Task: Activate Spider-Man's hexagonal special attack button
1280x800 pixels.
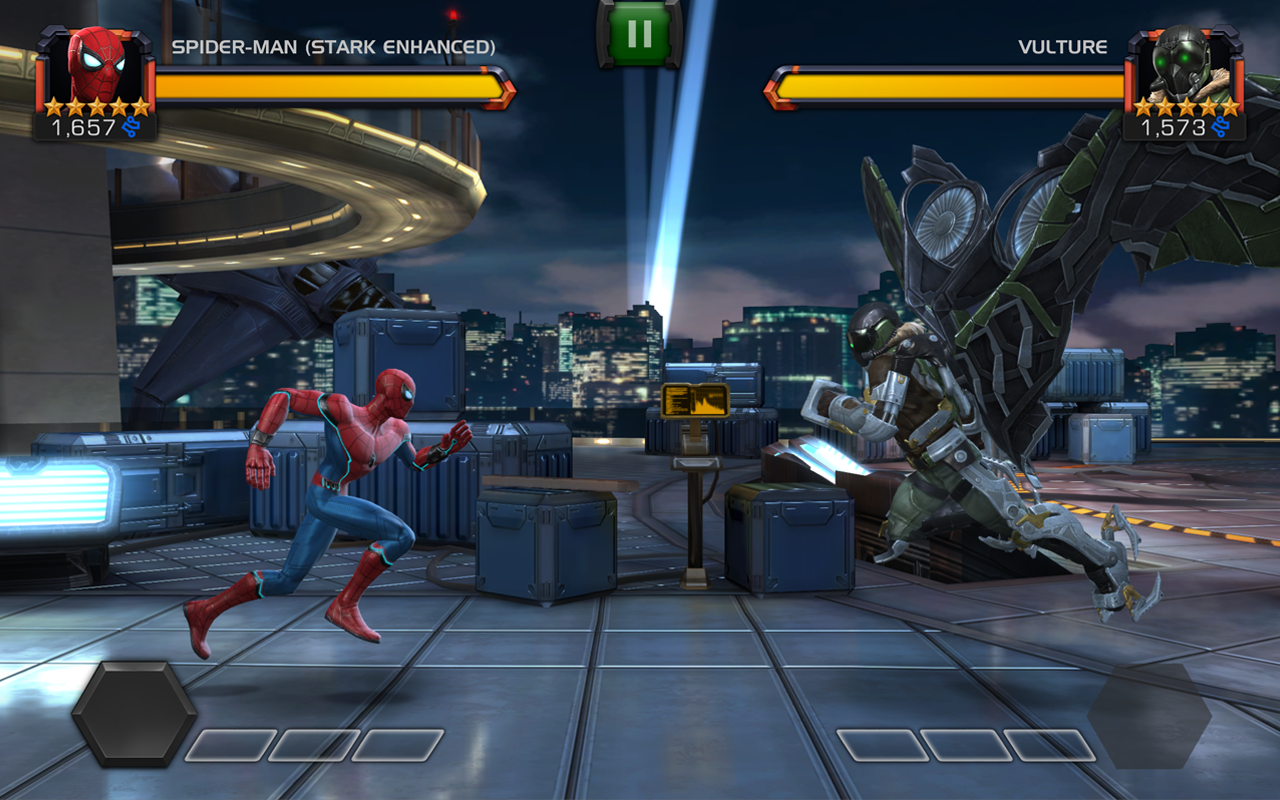Action: 134,713
